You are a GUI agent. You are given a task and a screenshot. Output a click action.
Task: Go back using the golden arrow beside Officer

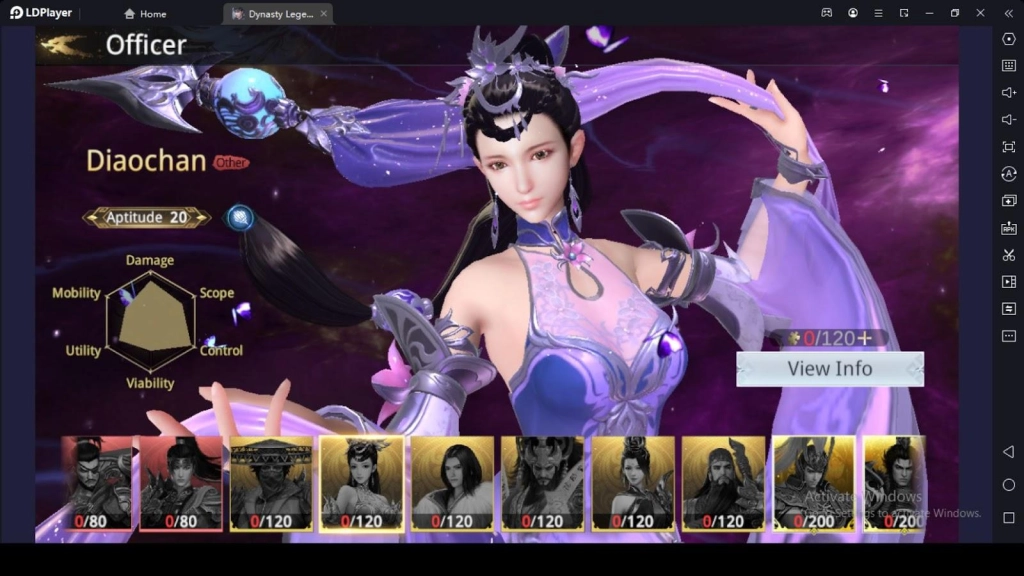pos(64,44)
